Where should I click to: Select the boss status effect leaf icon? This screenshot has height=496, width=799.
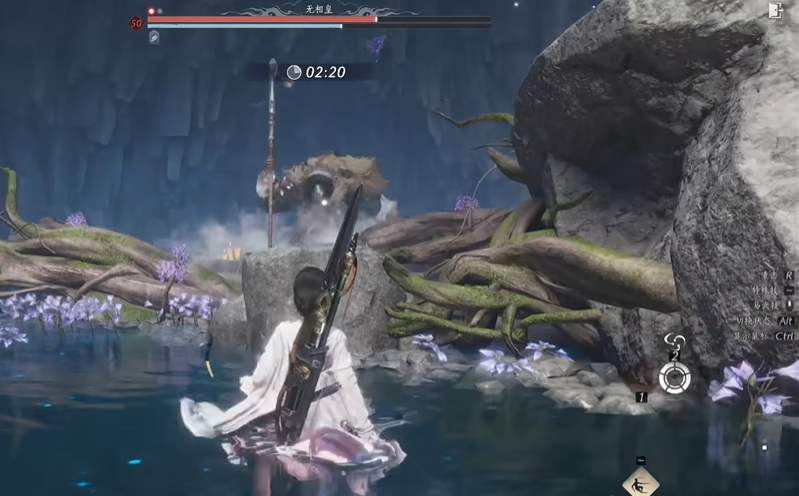154,37
